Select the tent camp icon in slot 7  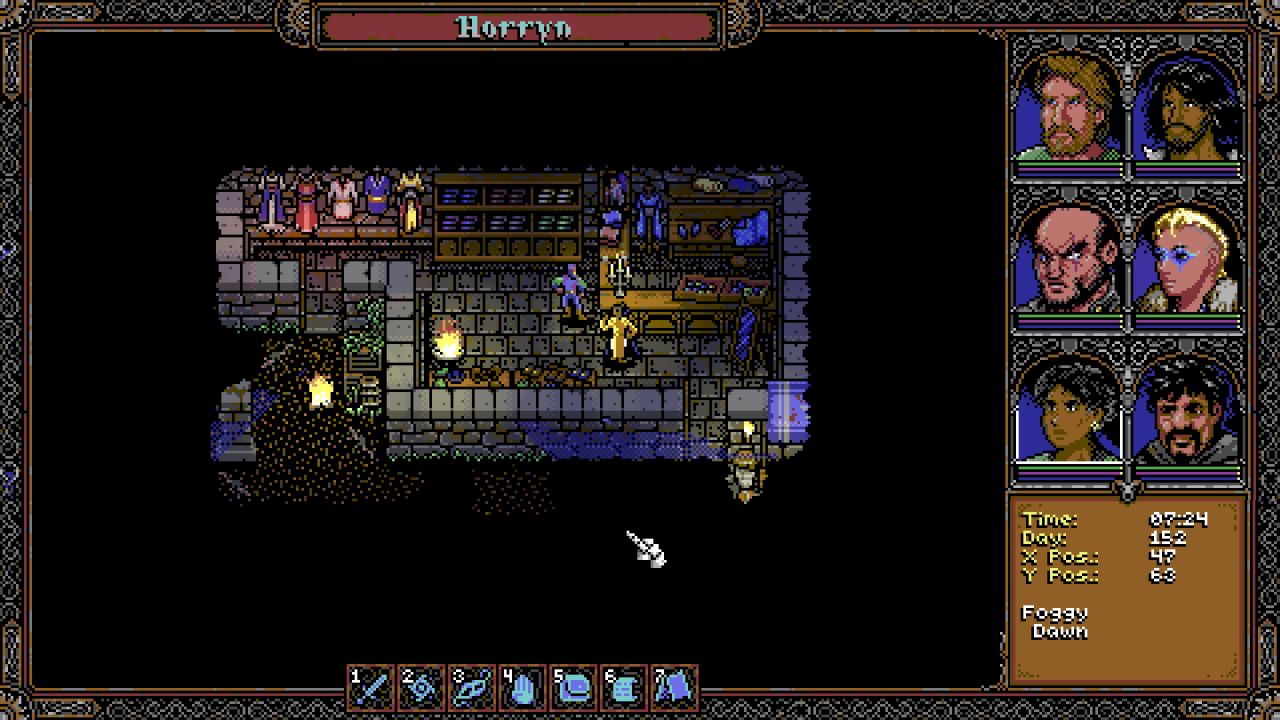675,688
